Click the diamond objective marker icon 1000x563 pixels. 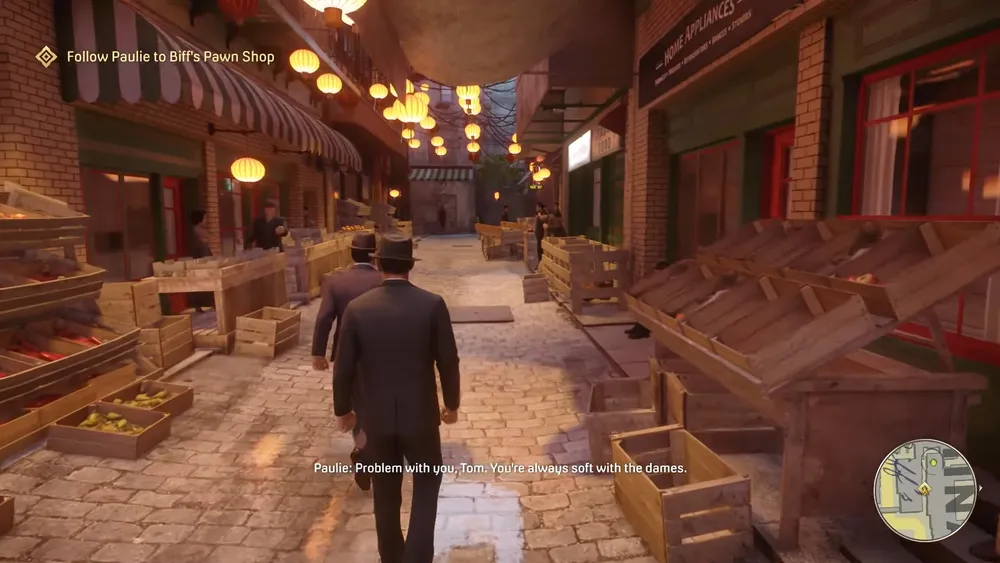pos(46,57)
